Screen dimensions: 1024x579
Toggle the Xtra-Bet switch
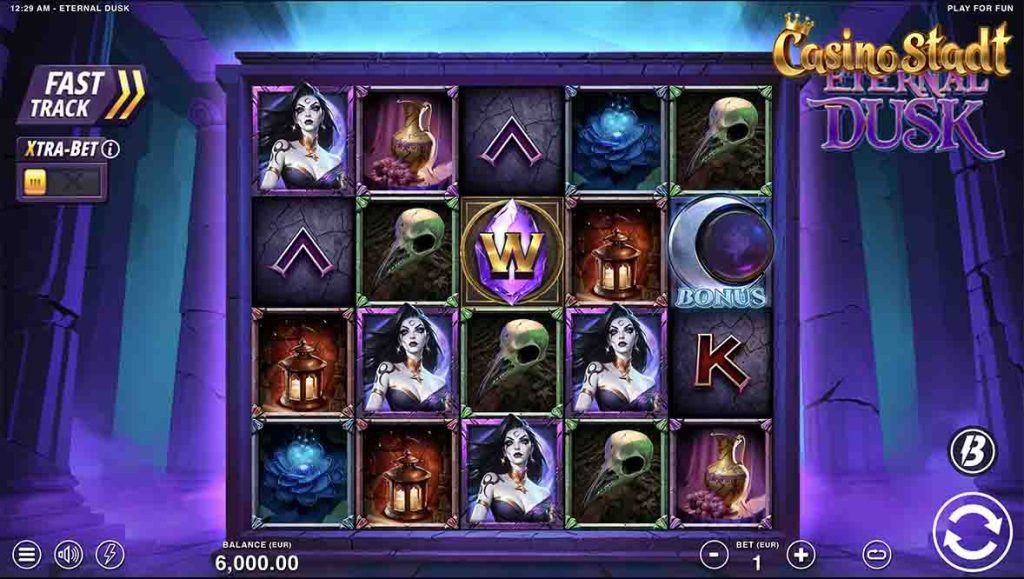[x=61, y=183]
